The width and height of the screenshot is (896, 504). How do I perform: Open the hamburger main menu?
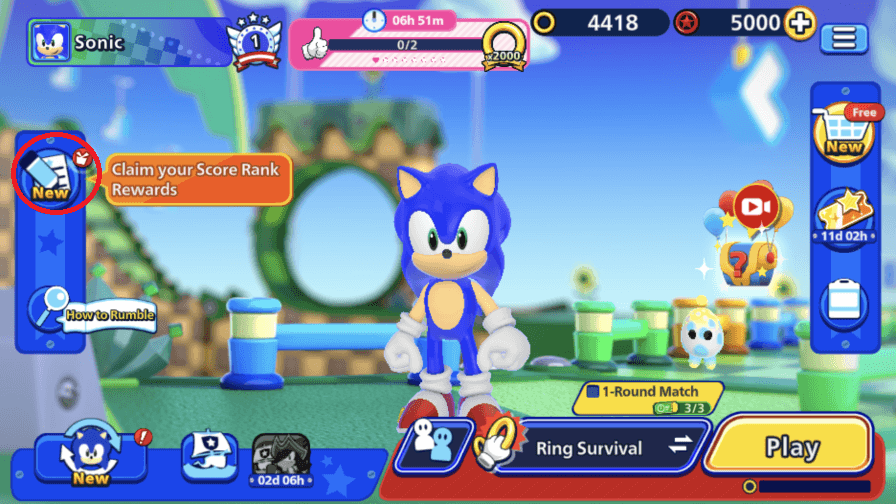click(844, 39)
